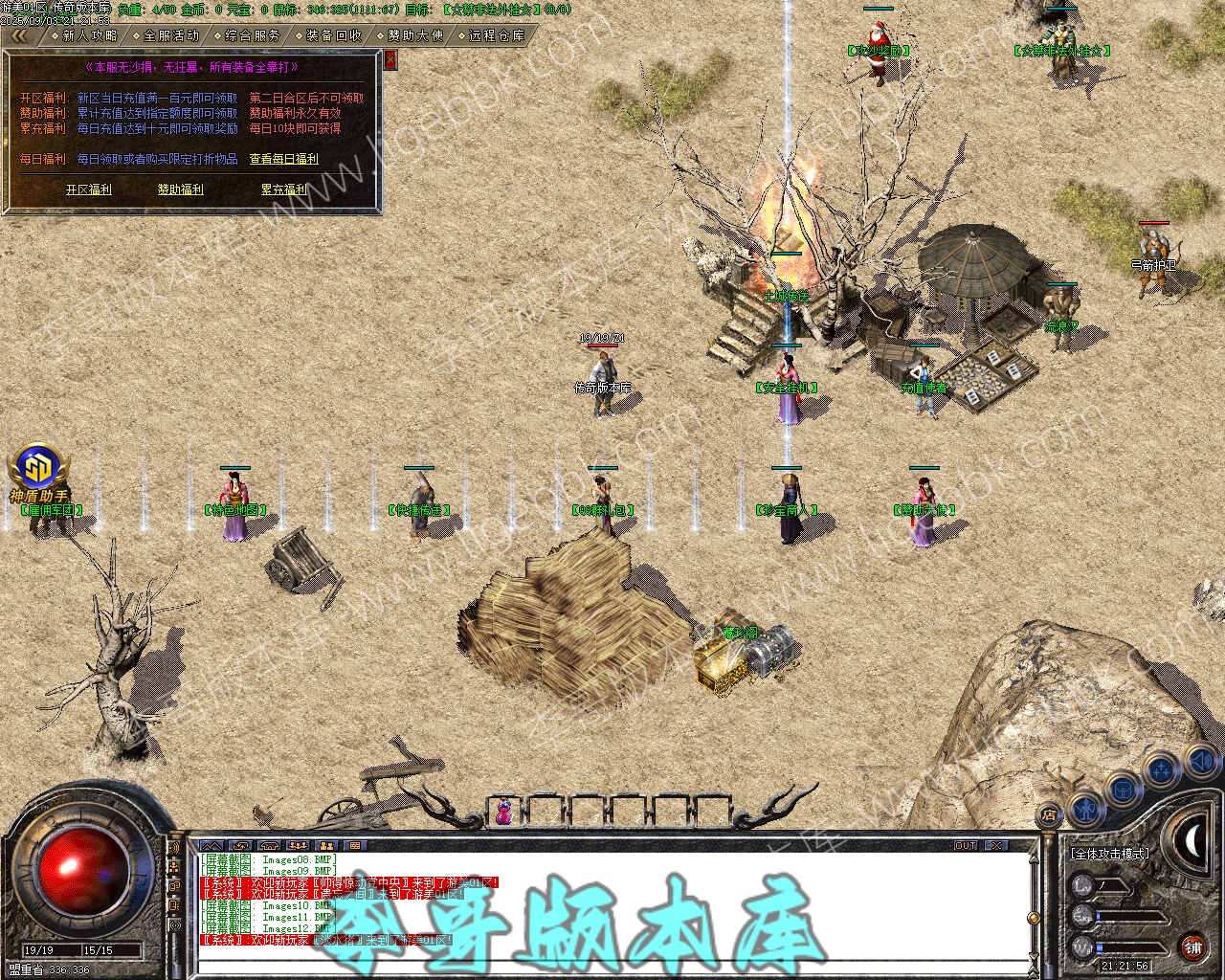The image size is (1225, 980).
Task: Open the red 铺 shop button
Action: [x=1192, y=948]
